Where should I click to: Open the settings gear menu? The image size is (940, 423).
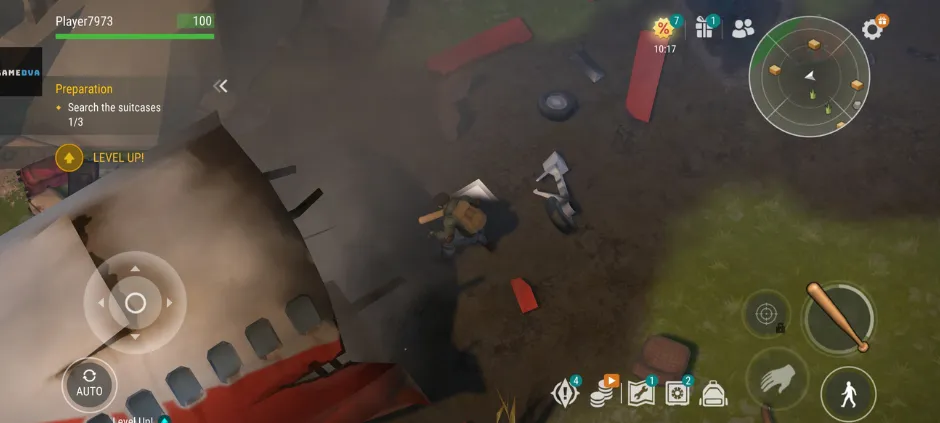pyautogui.click(x=873, y=29)
